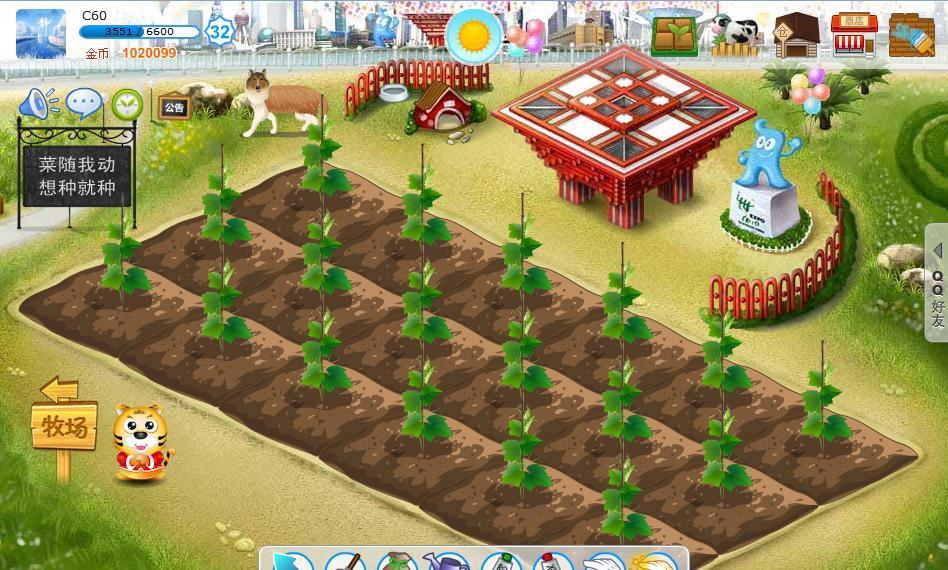Viewport: 948px width, 570px height.
Task: Go to the 牧场 pasture signpost
Action: tap(64, 426)
